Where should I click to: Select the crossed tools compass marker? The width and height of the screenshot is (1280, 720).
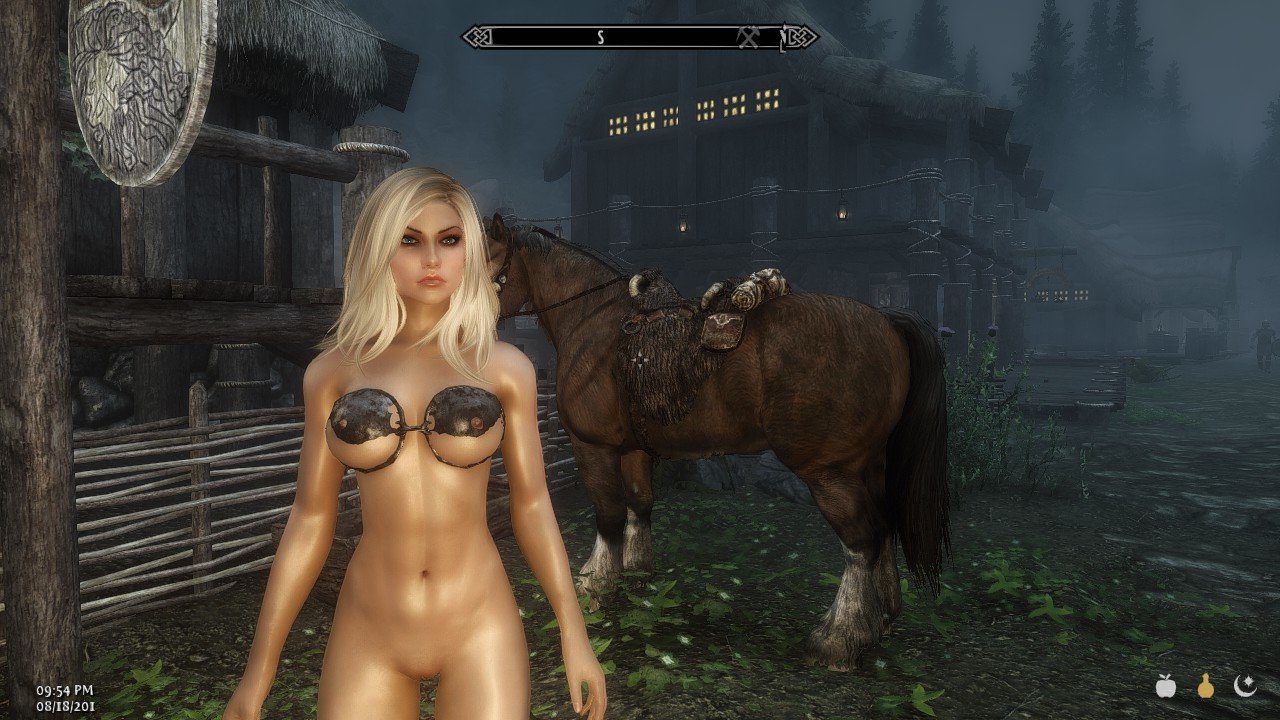tap(750, 37)
